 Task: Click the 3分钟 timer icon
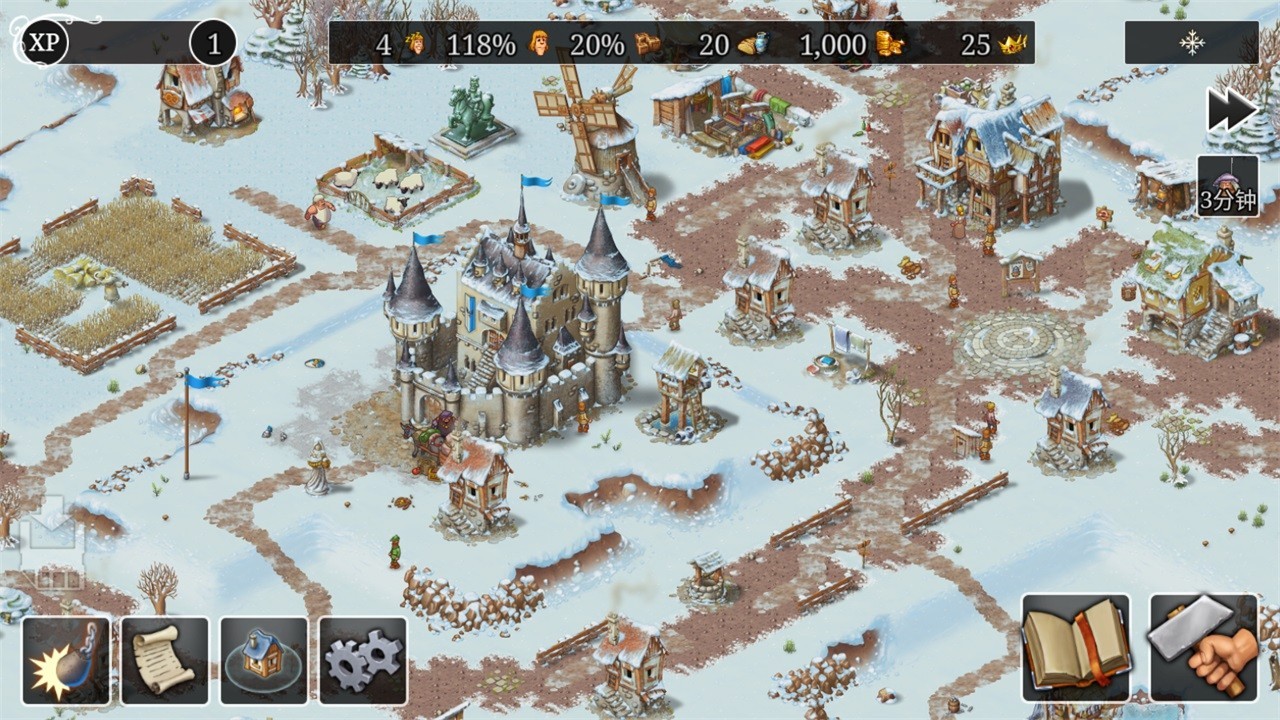coord(1228,186)
